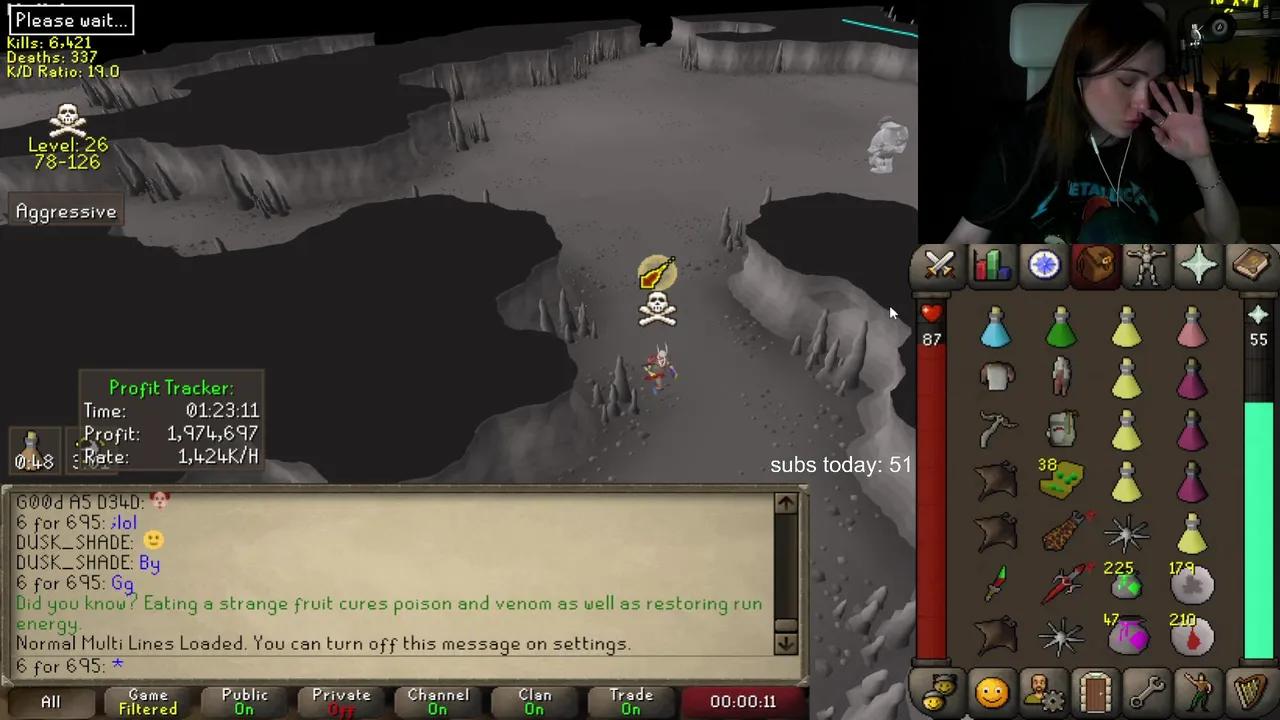Open the music player tab
1280x720 pixels.
pos(1249,690)
